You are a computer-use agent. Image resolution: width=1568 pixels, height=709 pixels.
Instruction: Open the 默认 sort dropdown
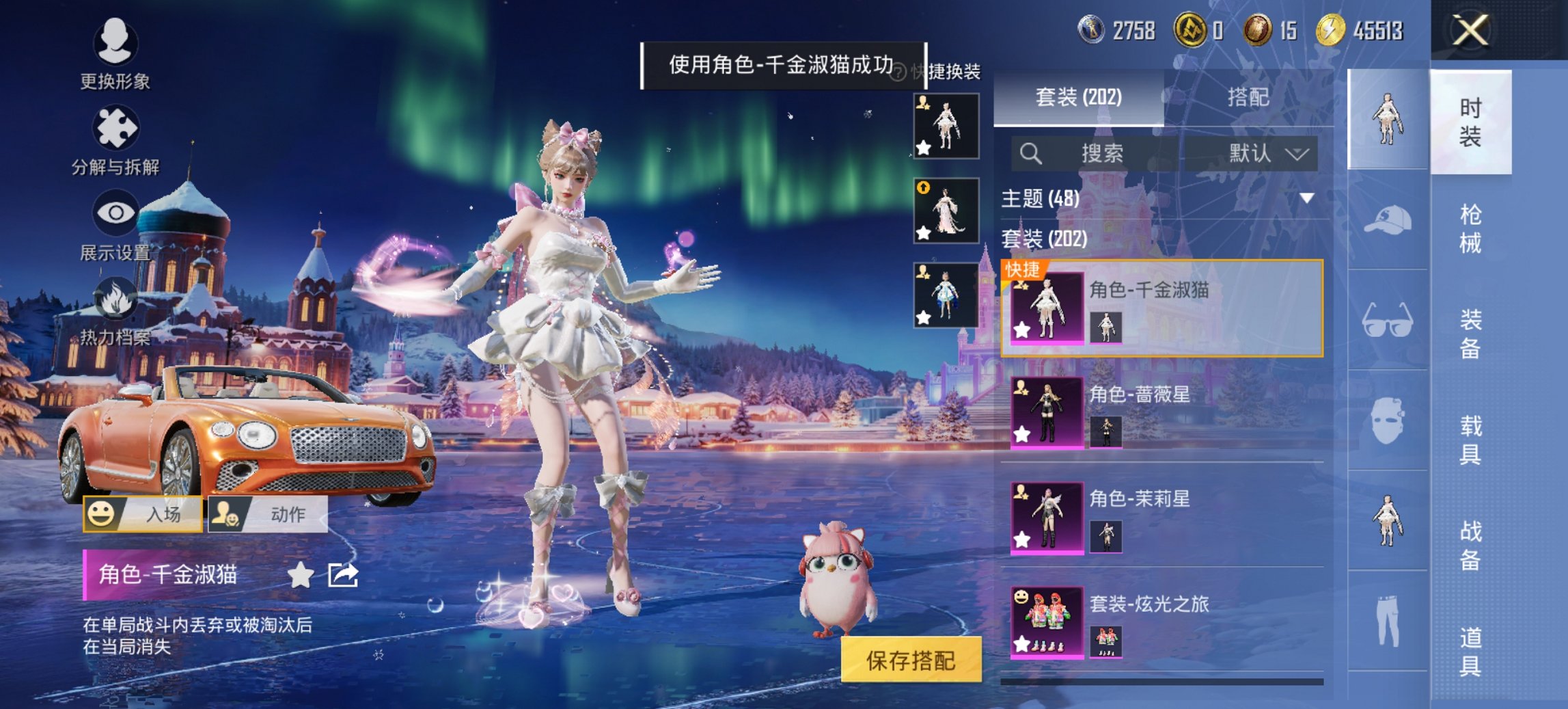pos(1268,153)
